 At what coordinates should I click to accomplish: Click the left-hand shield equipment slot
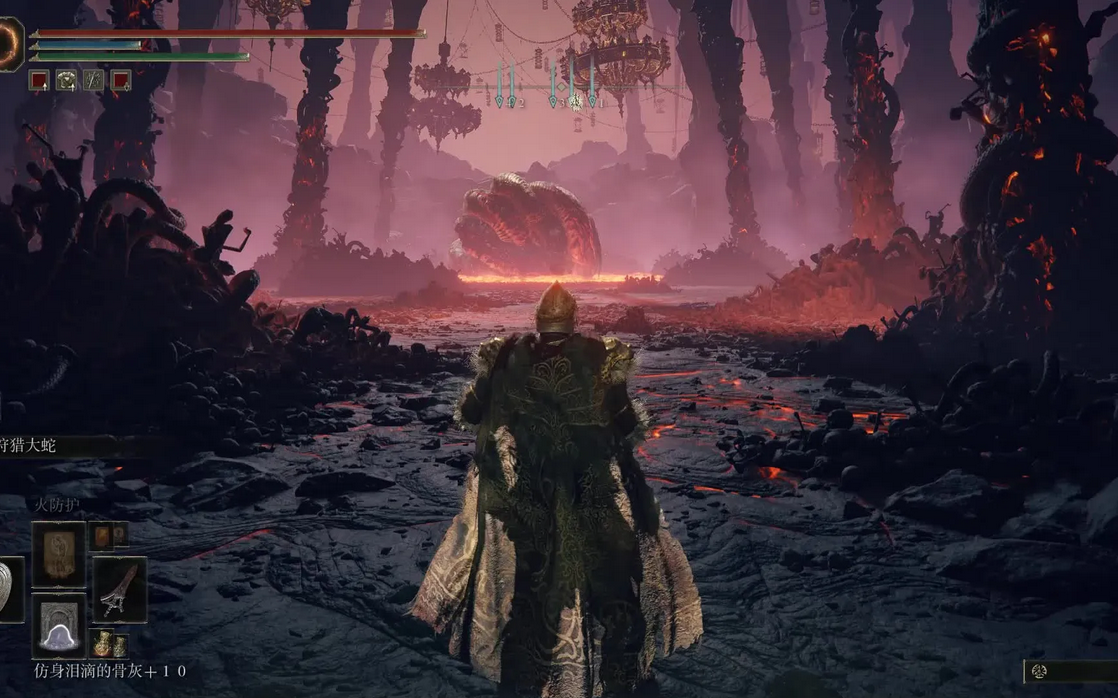tap(10, 589)
